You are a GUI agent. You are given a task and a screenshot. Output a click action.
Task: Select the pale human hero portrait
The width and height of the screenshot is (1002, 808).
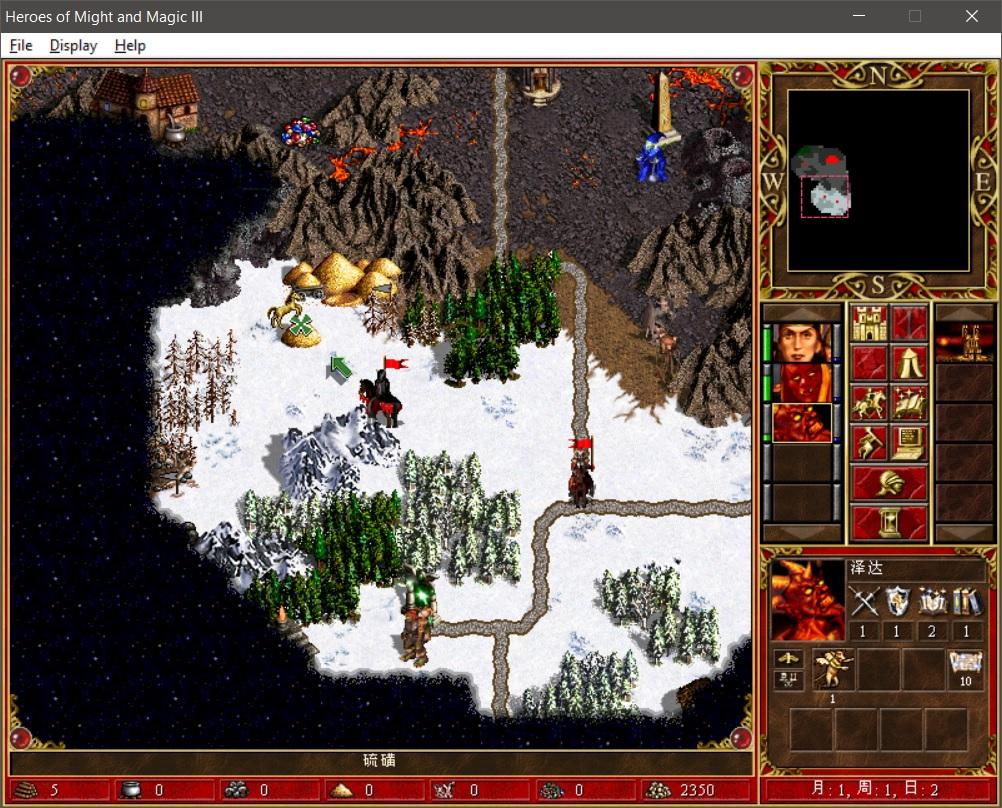pos(803,343)
